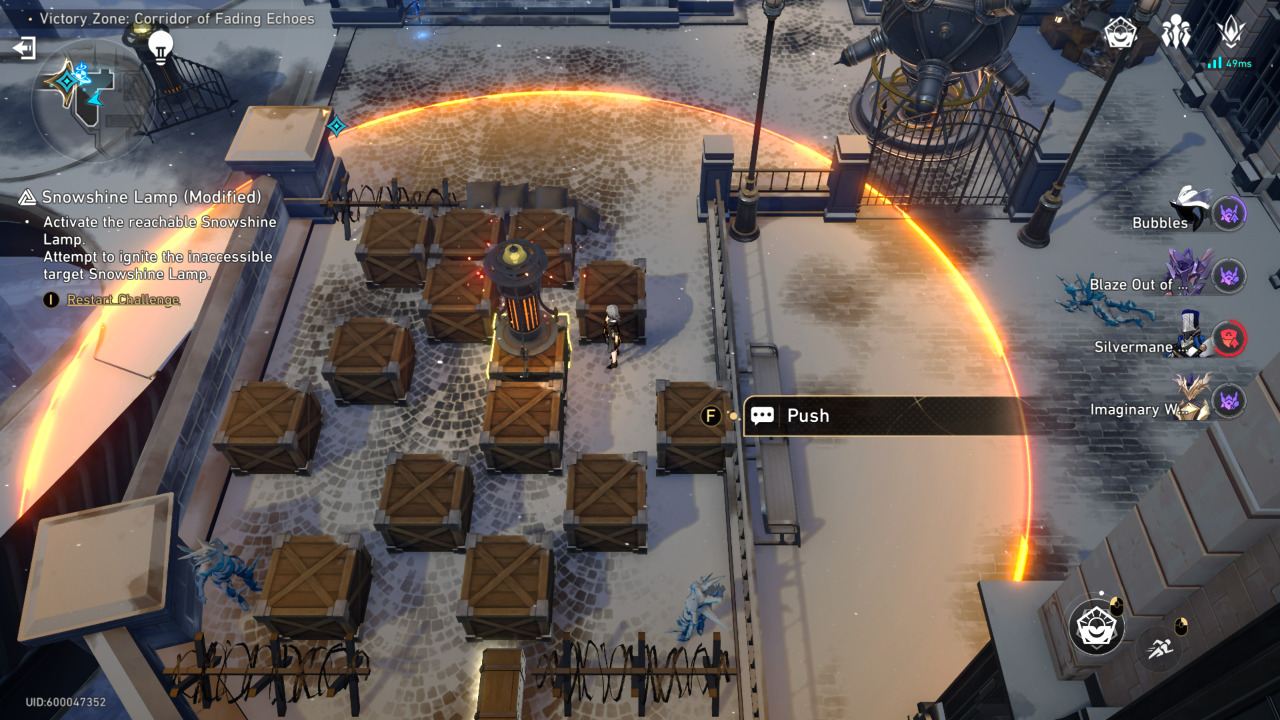Viewport: 1280px width, 720px height.
Task: Open the pentagon-shaped icon in the top bar
Action: (x=1120, y=33)
